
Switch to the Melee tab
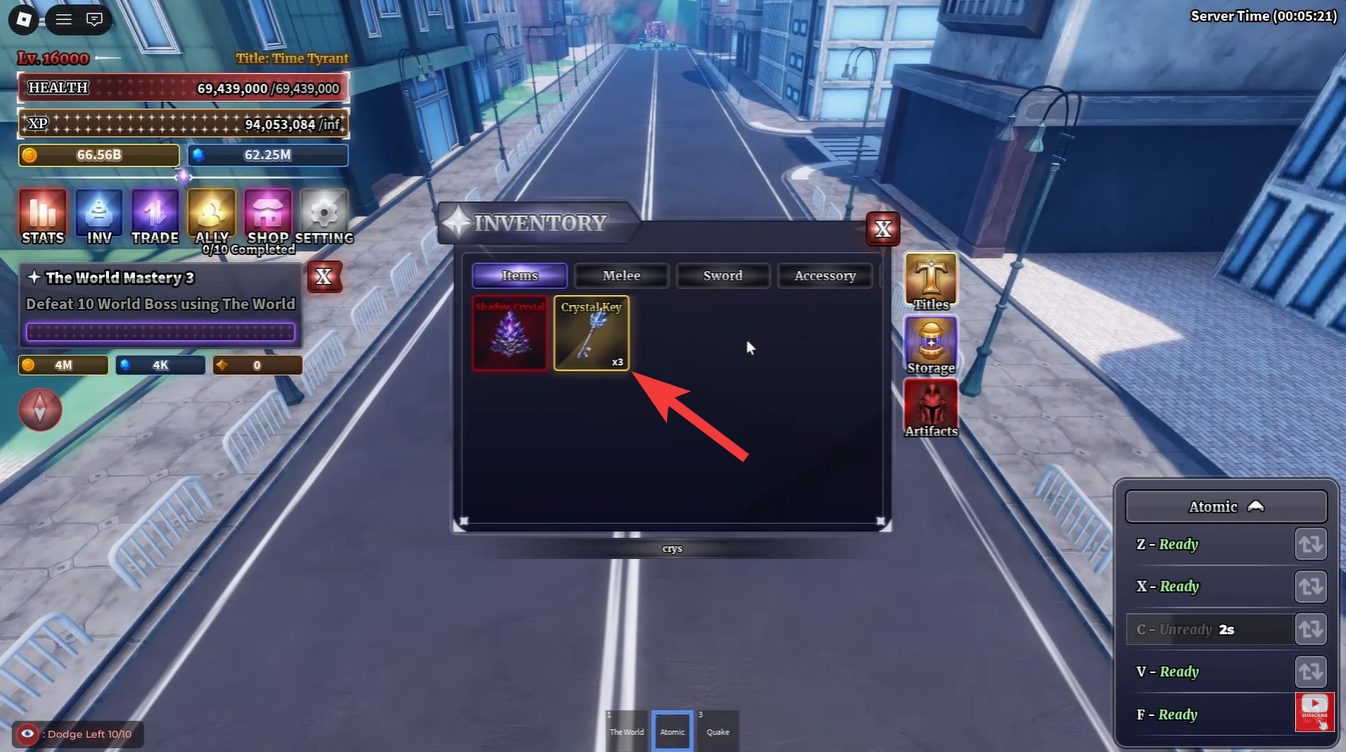tap(621, 275)
